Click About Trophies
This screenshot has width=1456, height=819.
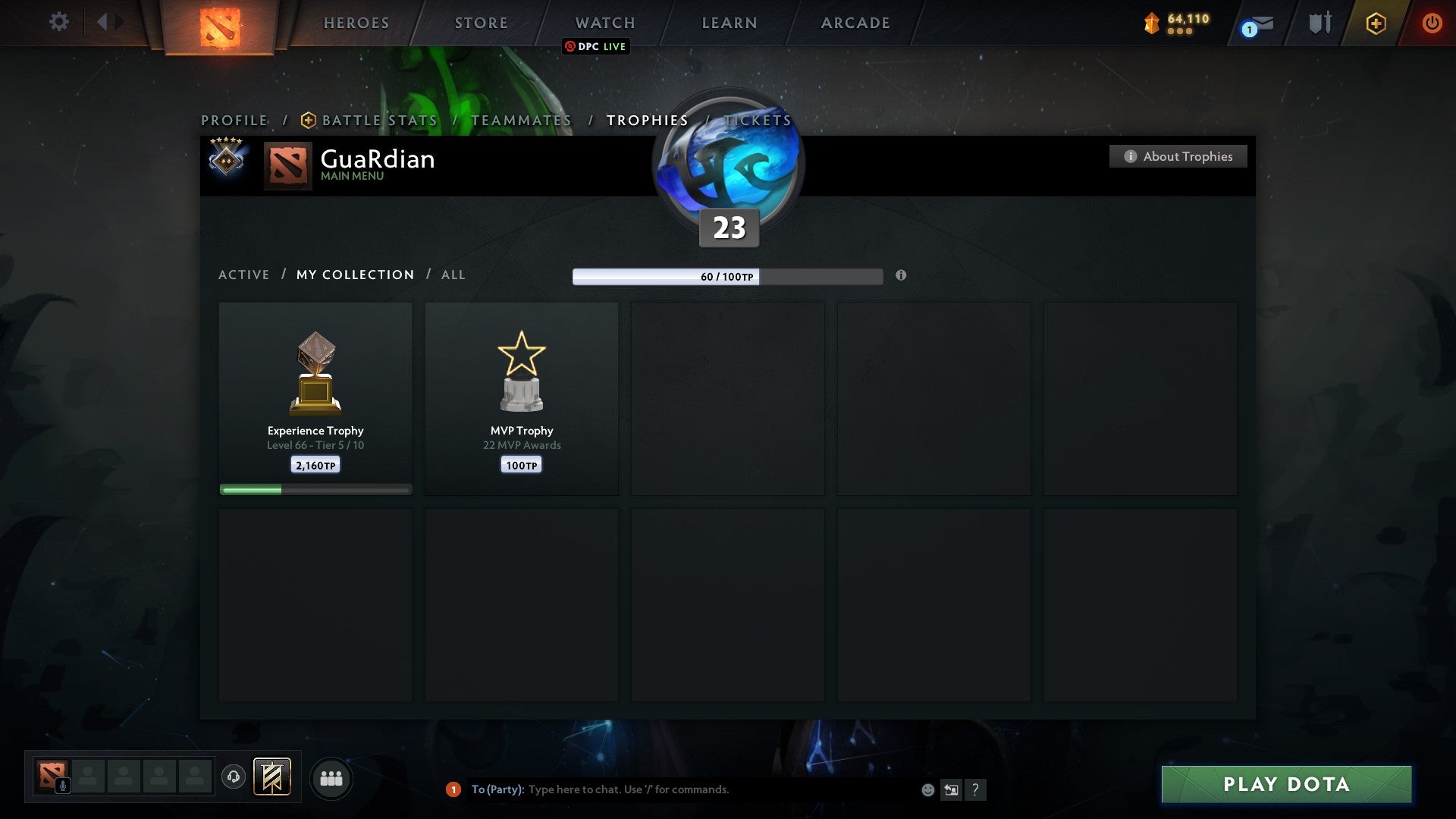click(1178, 156)
